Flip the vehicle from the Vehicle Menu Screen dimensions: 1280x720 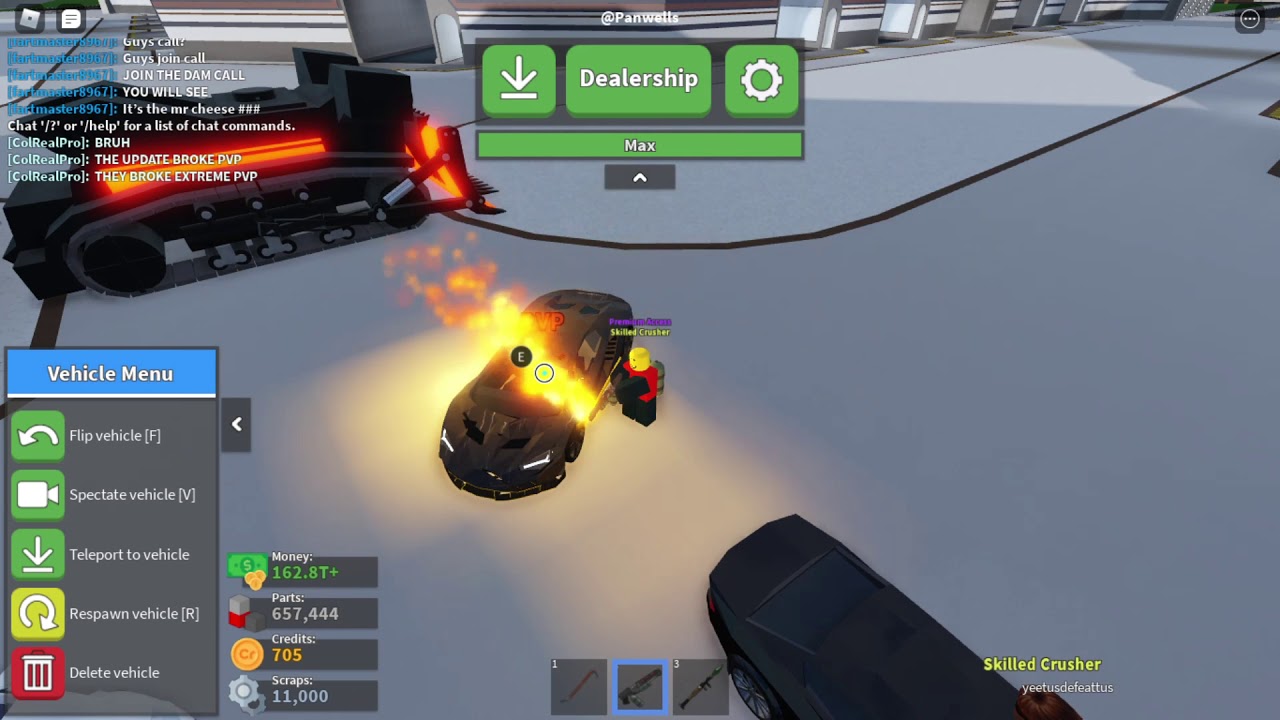(38, 436)
